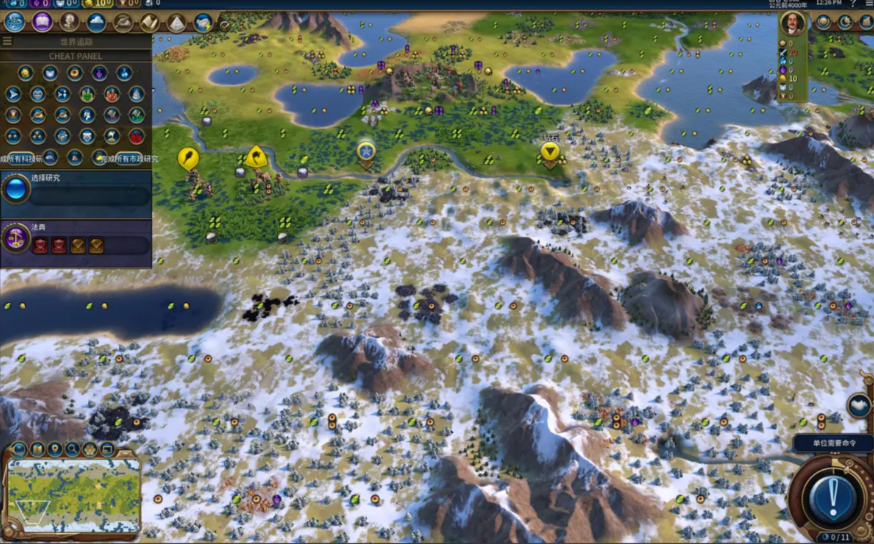Click the 单位需要命令 notification label
This screenshot has height=544, width=874.
pyautogui.click(x=832, y=442)
